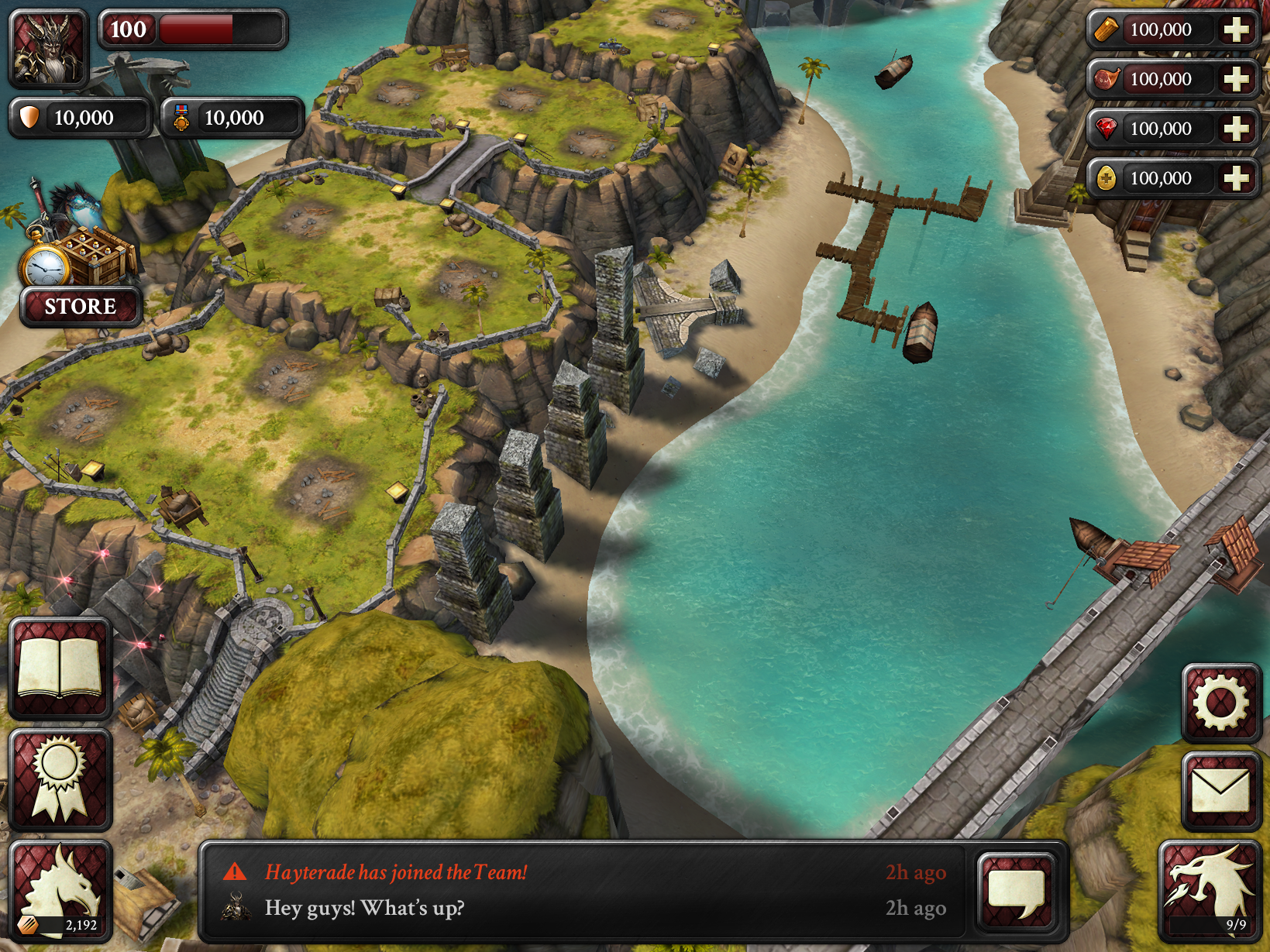Open the player avatar portrait
The image size is (1270, 952).
(x=48, y=48)
